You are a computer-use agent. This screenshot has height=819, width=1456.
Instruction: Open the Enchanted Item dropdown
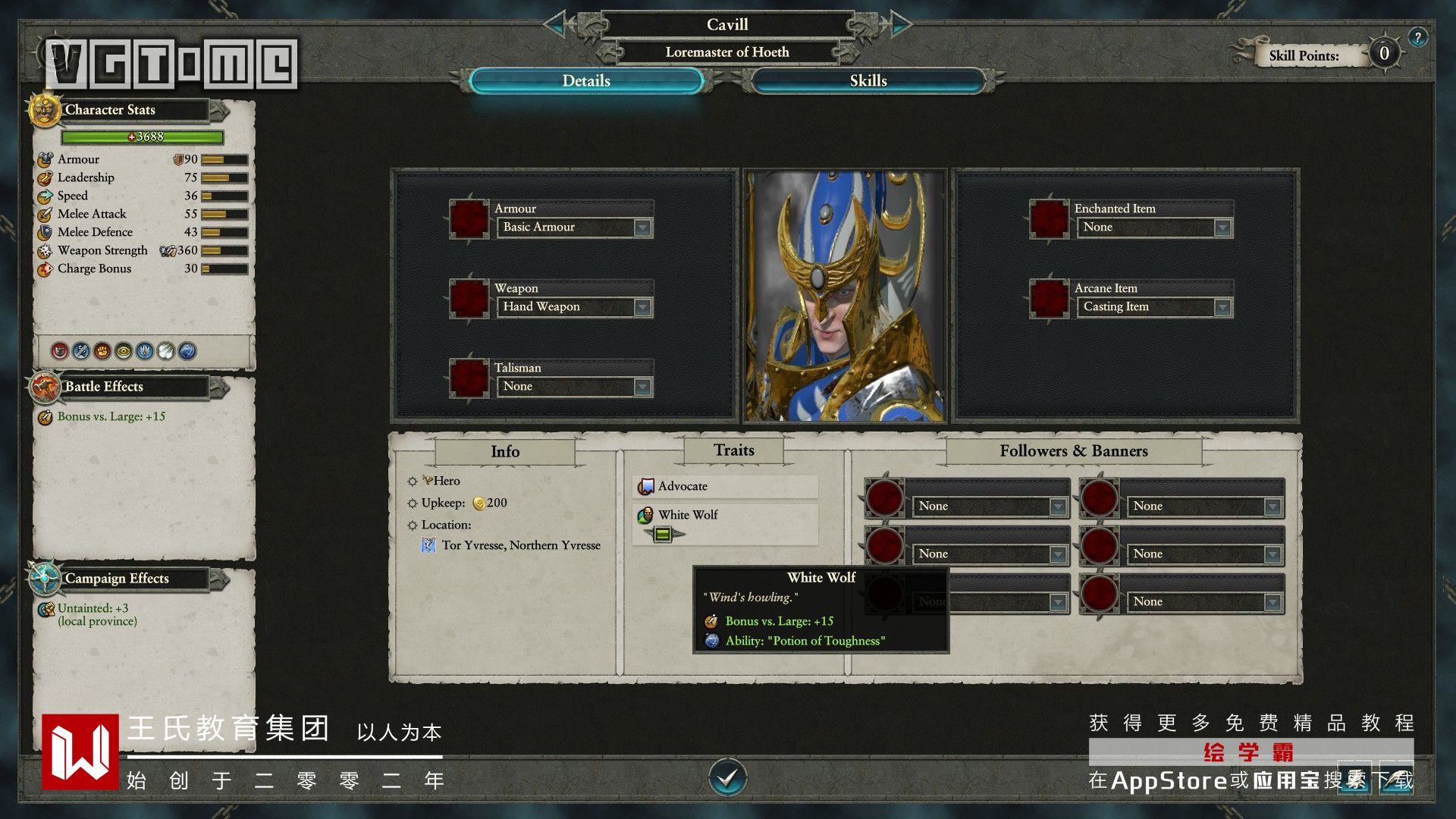coord(1222,227)
